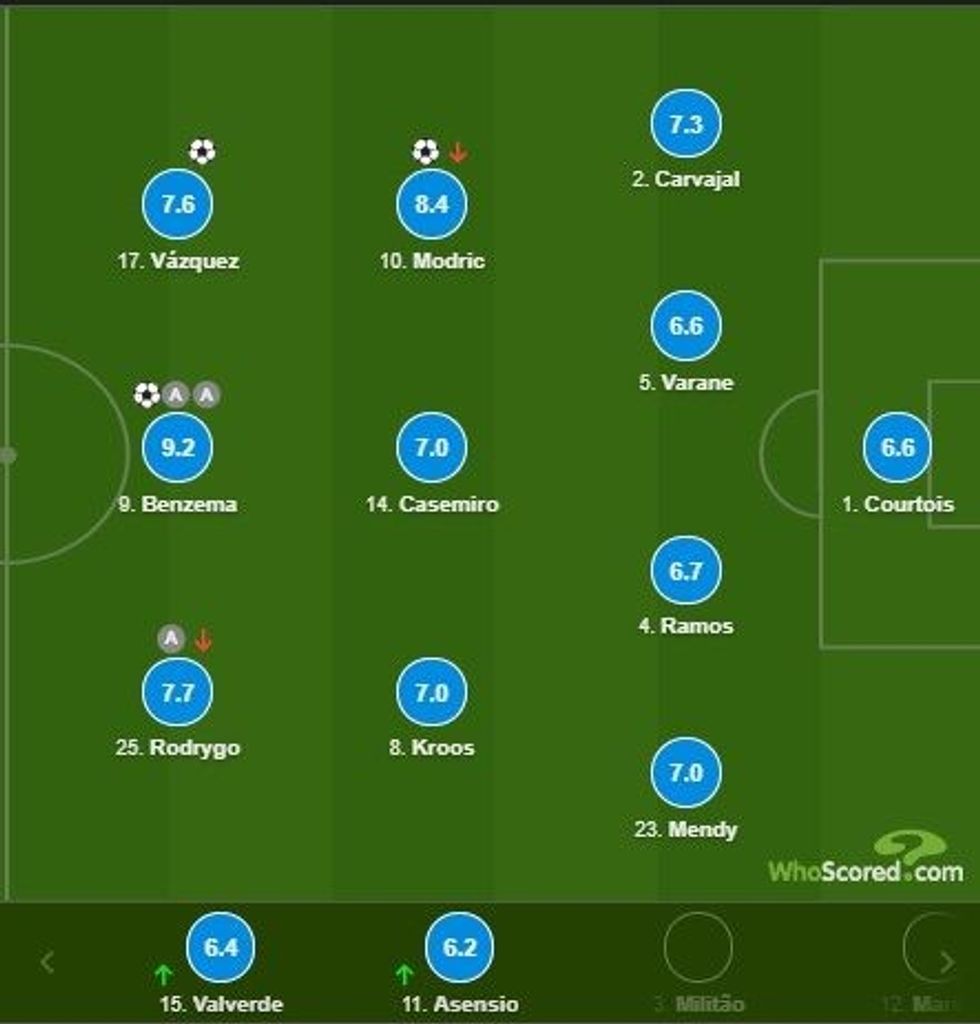This screenshot has height=1024, width=980.
Task: Select Varane's rating bubble
Action: click(x=686, y=326)
